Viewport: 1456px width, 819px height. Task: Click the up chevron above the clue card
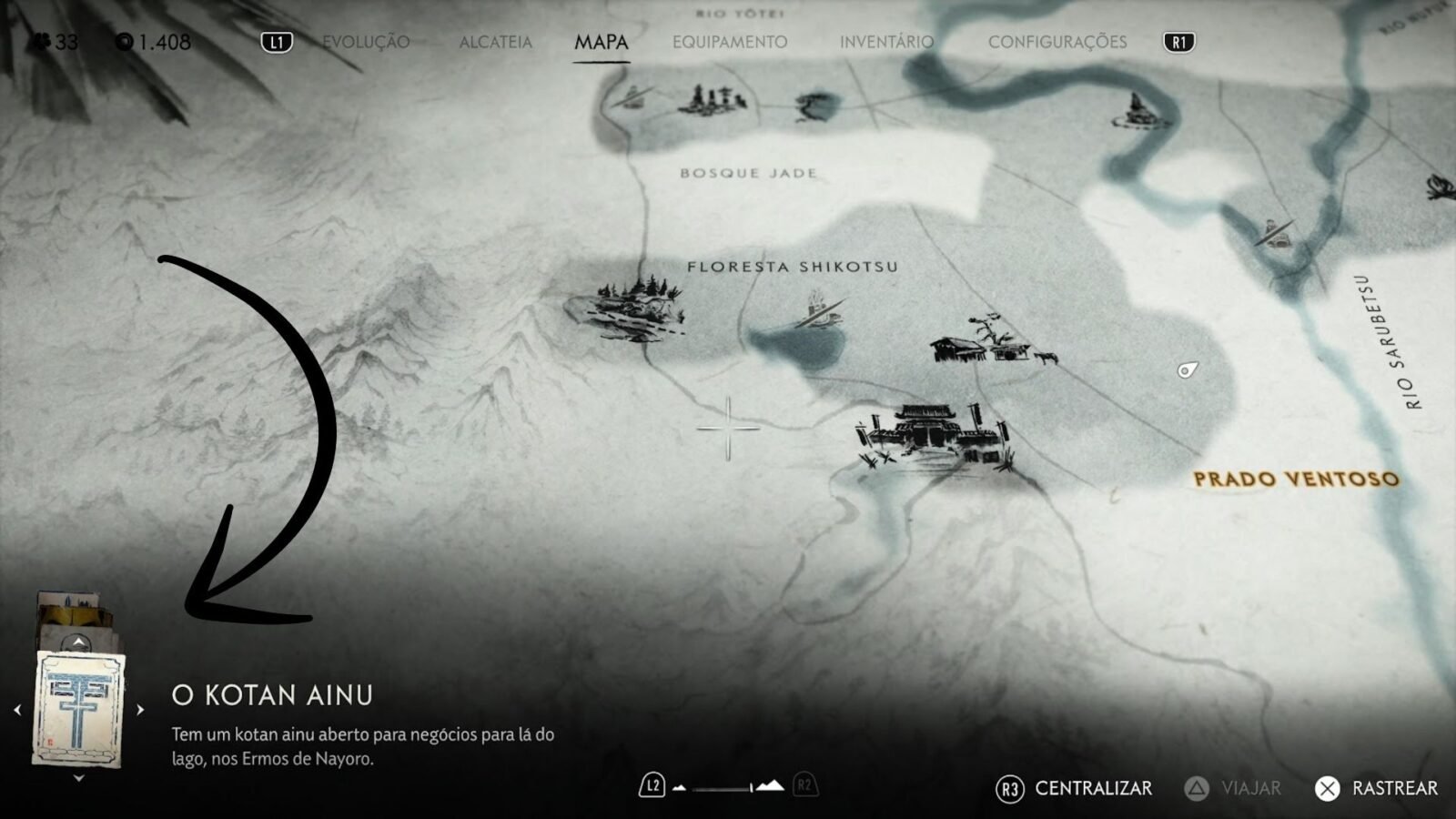(x=79, y=643)
